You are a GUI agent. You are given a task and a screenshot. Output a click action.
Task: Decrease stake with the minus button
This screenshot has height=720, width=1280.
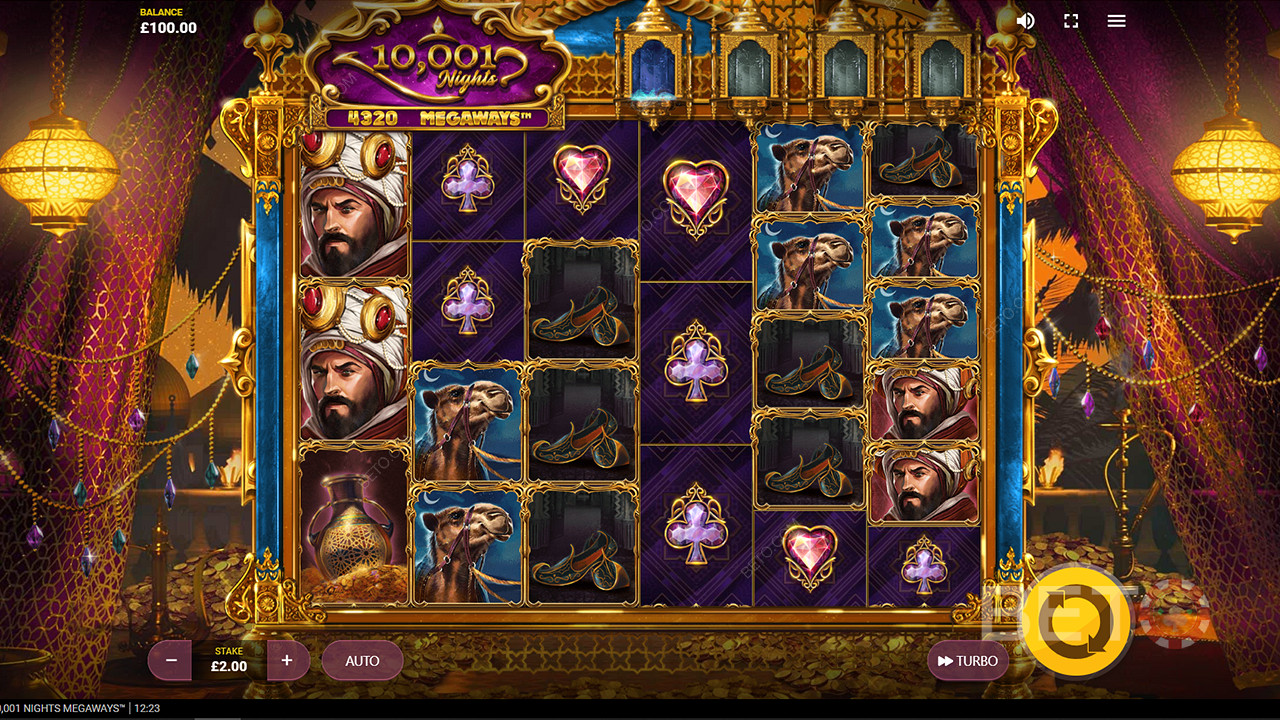(x=171, y=661)
